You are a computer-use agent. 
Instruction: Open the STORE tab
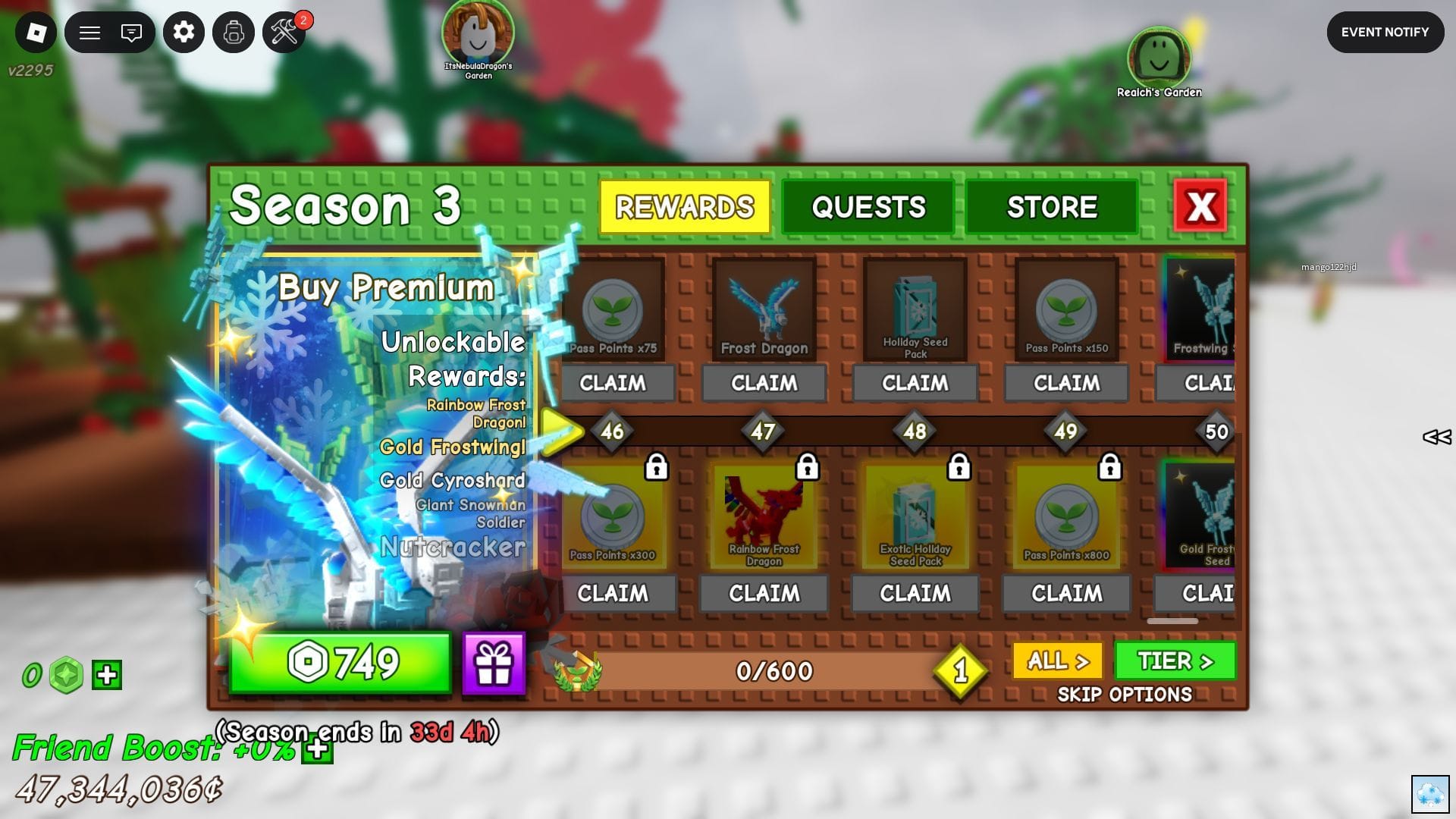pyautogui.click(x=1052, y=206)
